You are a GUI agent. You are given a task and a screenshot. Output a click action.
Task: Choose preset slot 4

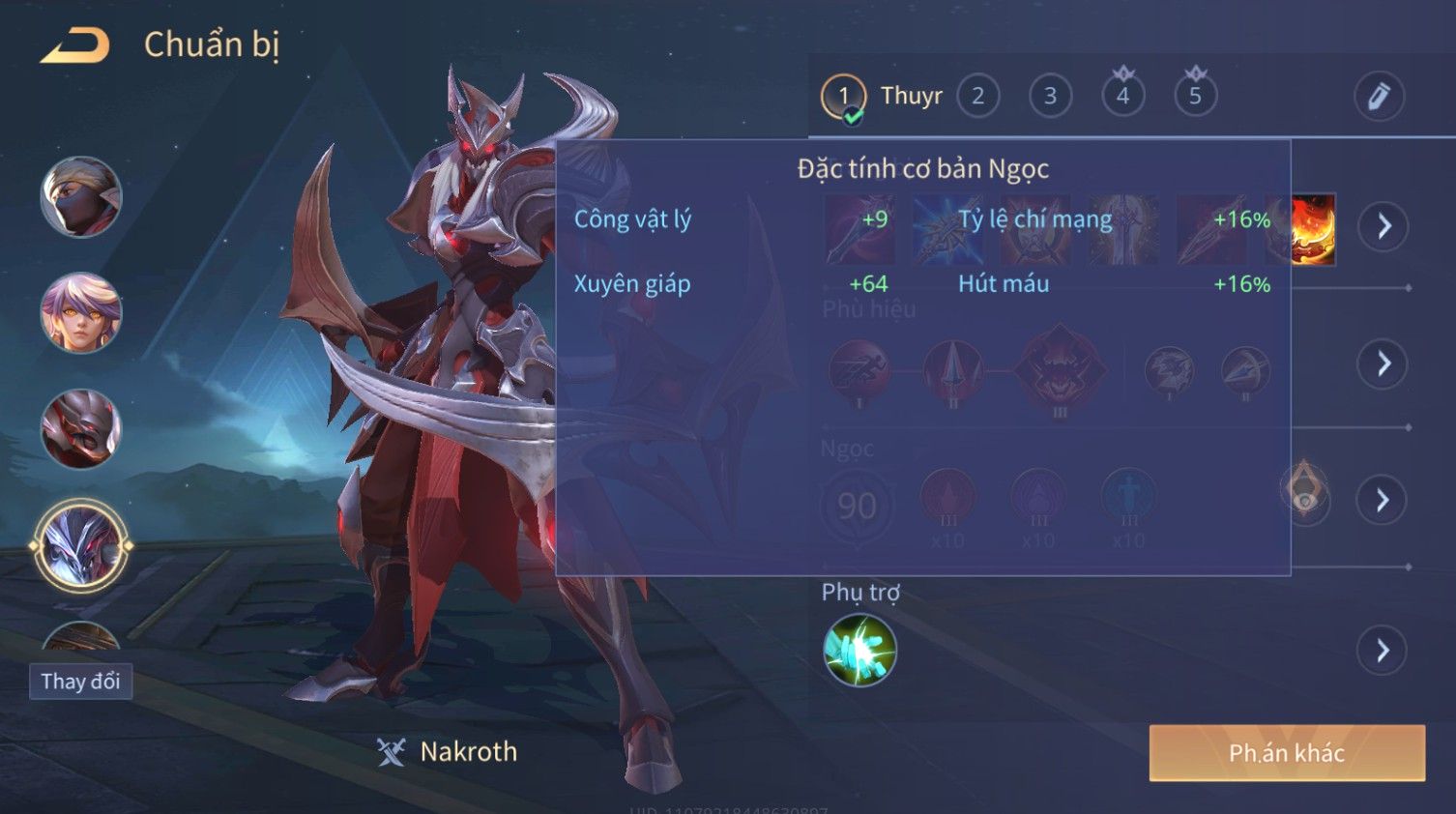(1122, 97)
